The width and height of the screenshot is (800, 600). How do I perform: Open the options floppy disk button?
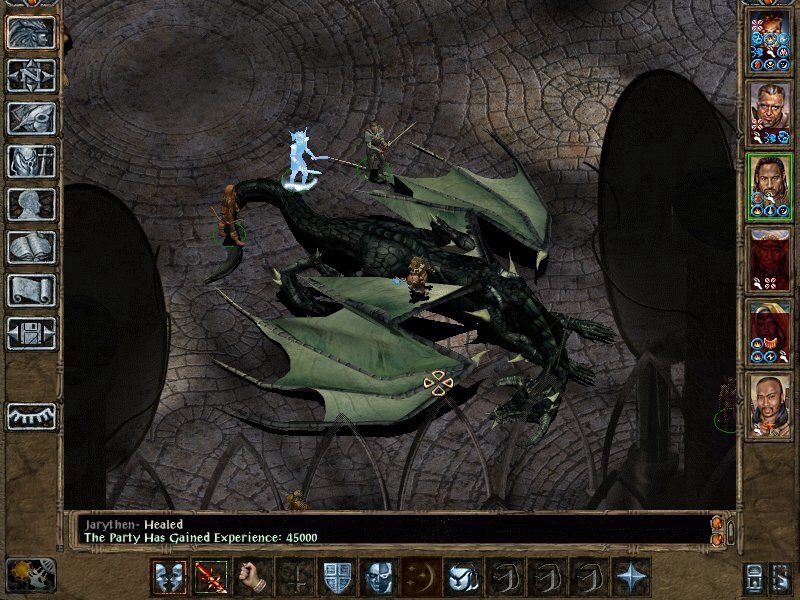pyautogui.click(x=32, y=333)
